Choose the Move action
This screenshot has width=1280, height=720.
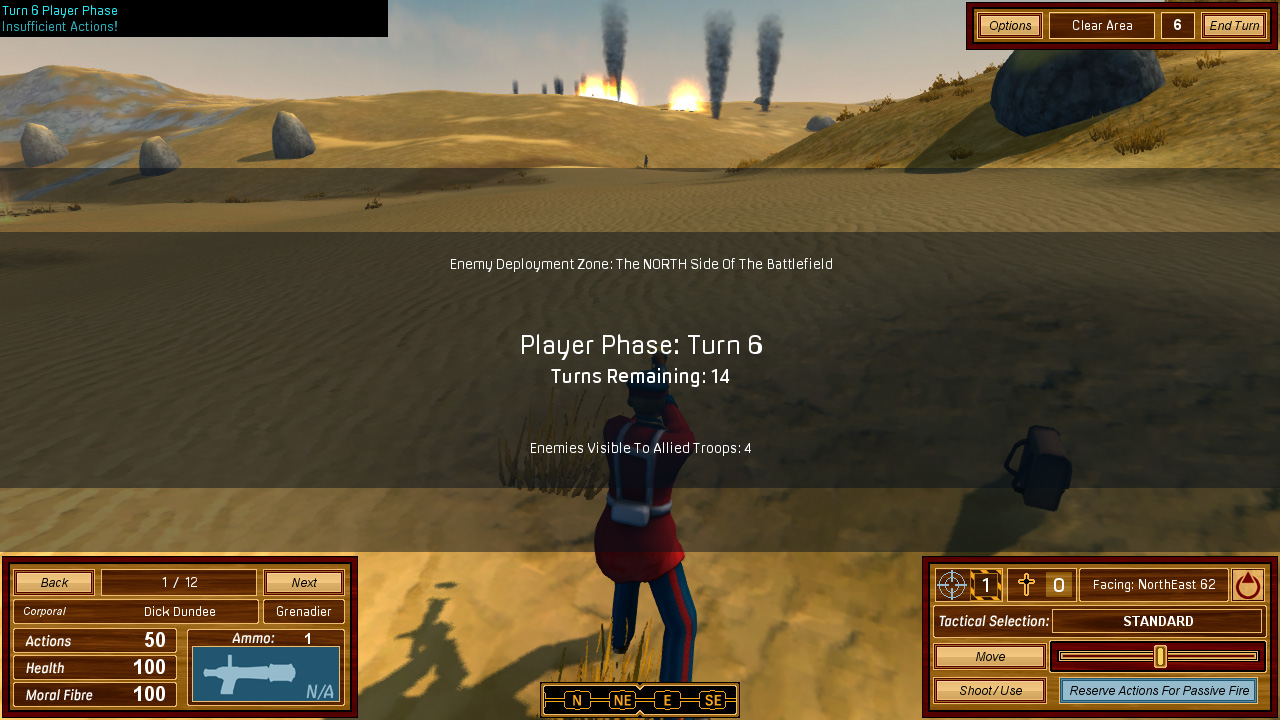990,656
